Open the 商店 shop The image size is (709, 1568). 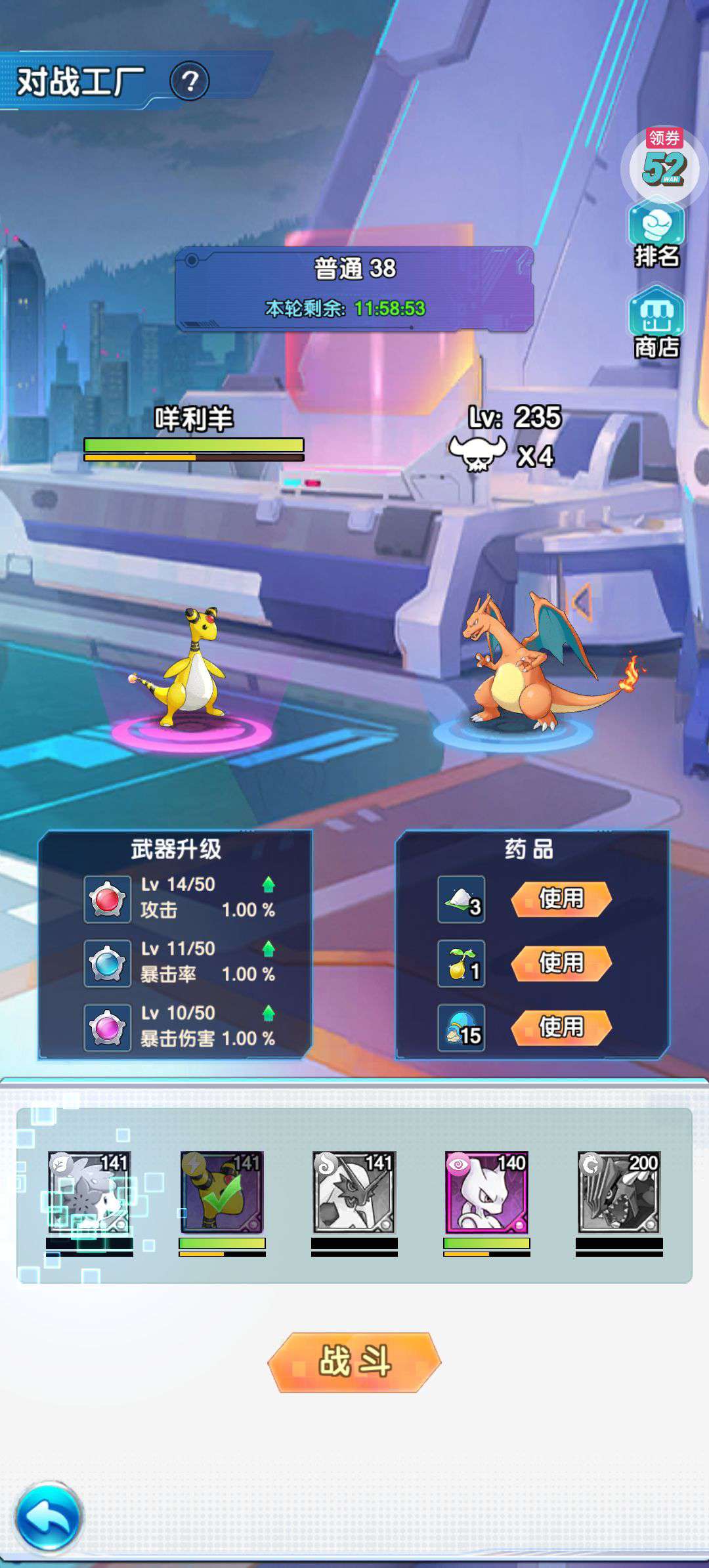pos(656,324)
